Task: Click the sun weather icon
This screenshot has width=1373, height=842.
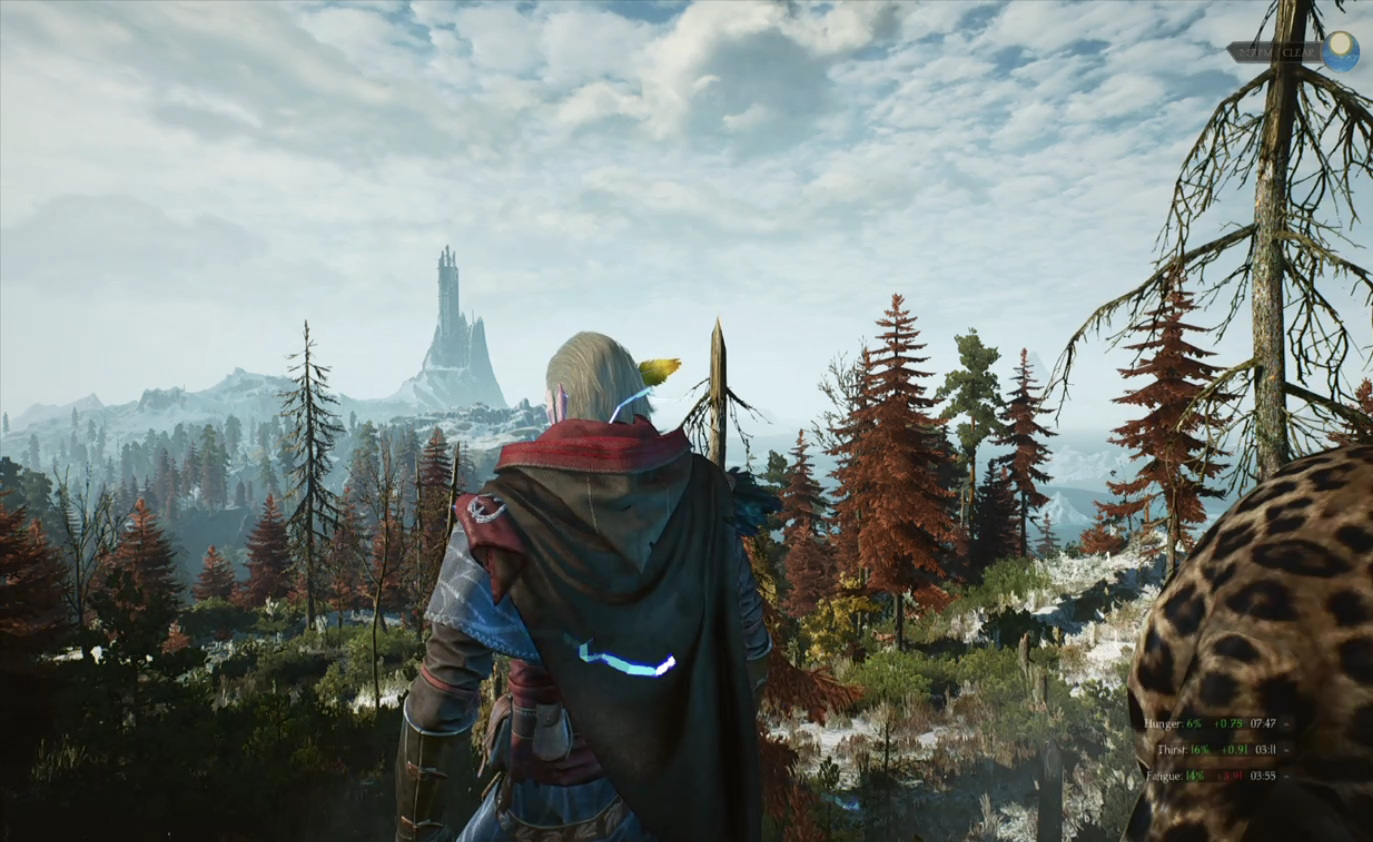Action: click(1339, 51)
